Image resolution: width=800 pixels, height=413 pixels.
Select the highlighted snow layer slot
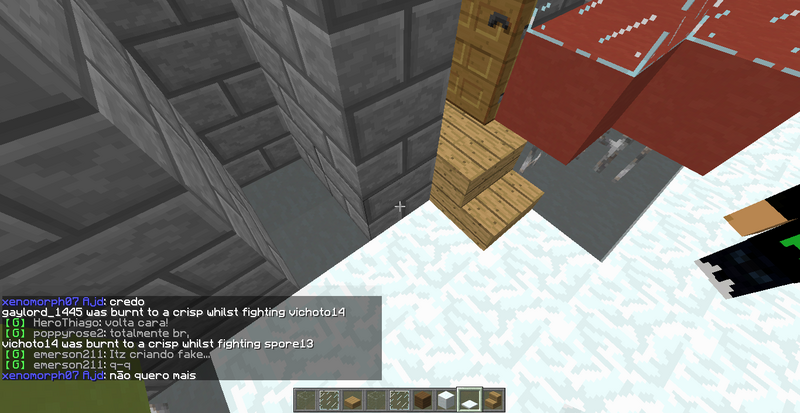click(x=469, y=400)
